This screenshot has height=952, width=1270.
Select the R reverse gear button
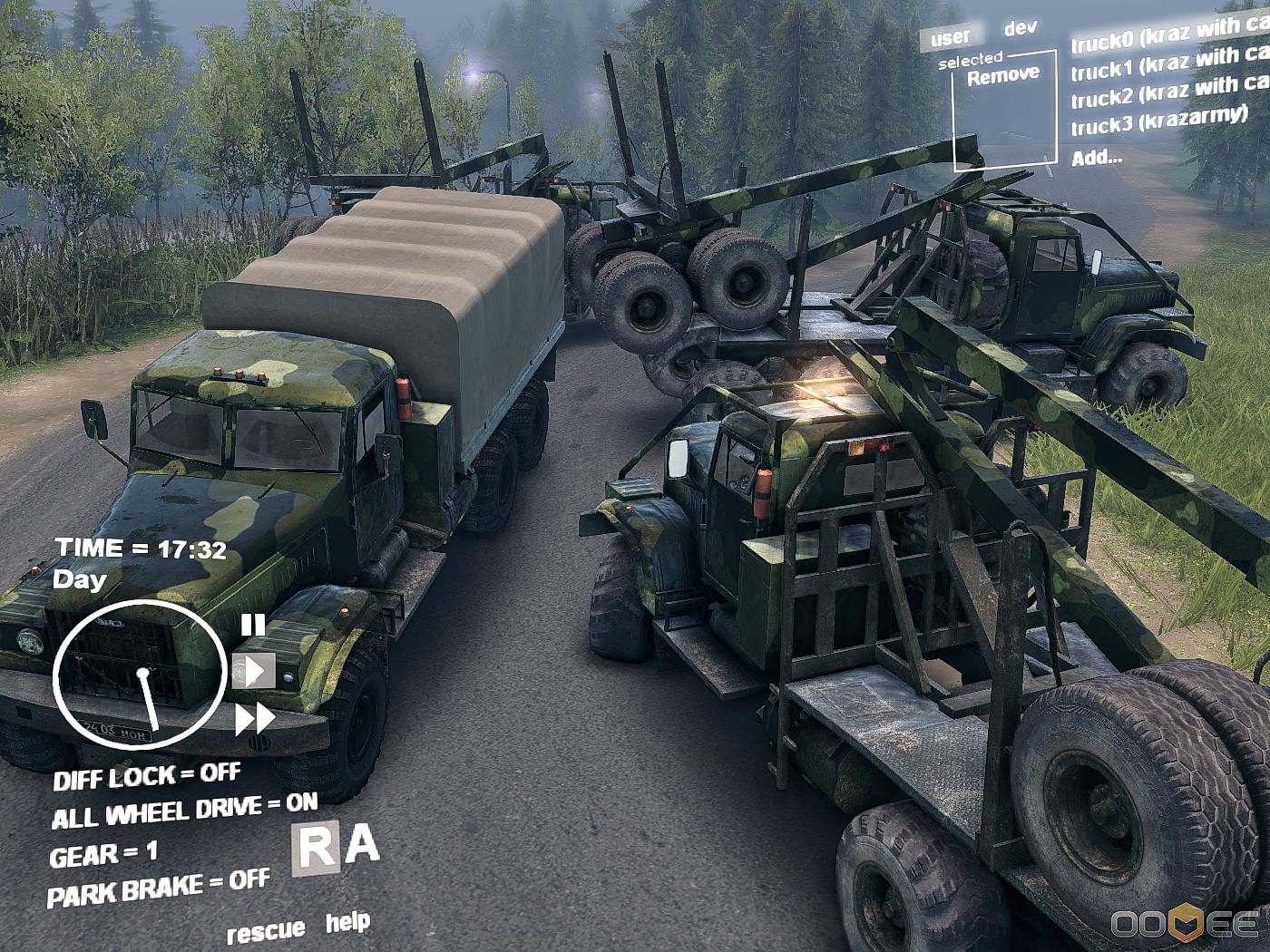(x=316, y=850)
